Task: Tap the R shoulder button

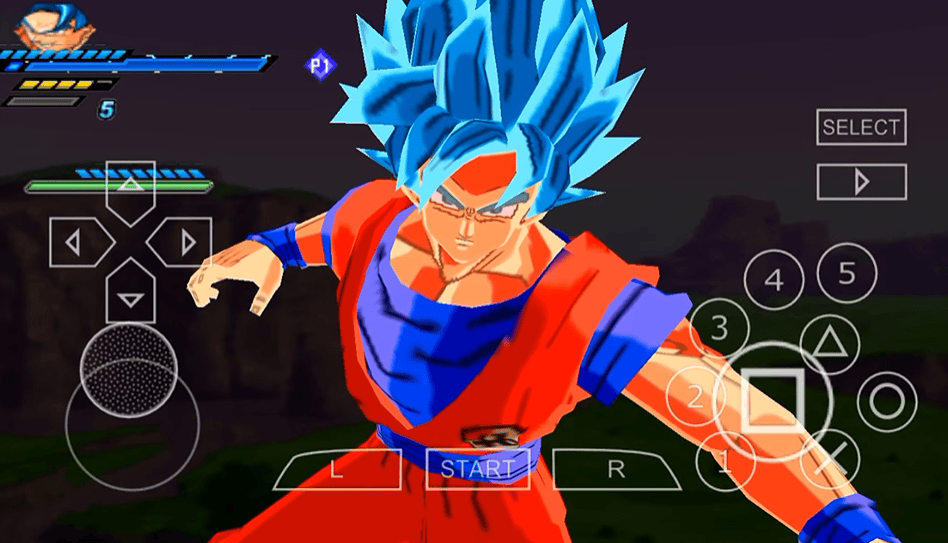Action: (616, 469)
